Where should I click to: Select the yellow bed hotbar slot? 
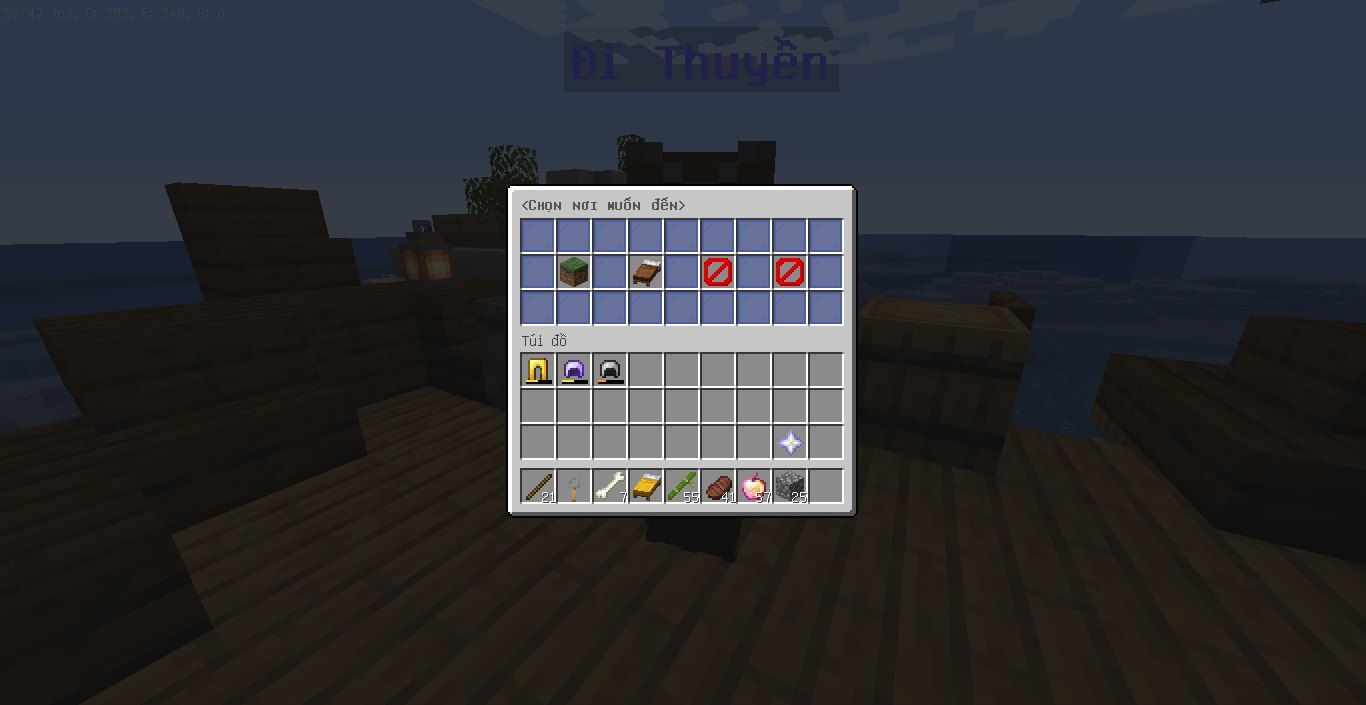click(646, 487)
